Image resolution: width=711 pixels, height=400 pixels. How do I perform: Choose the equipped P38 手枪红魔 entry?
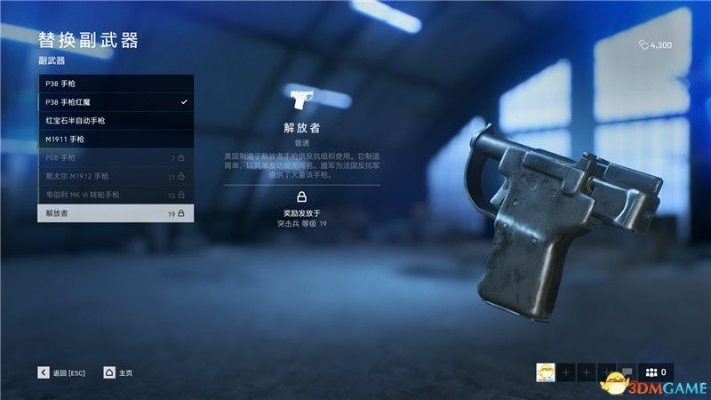click(x=116, y=102)
